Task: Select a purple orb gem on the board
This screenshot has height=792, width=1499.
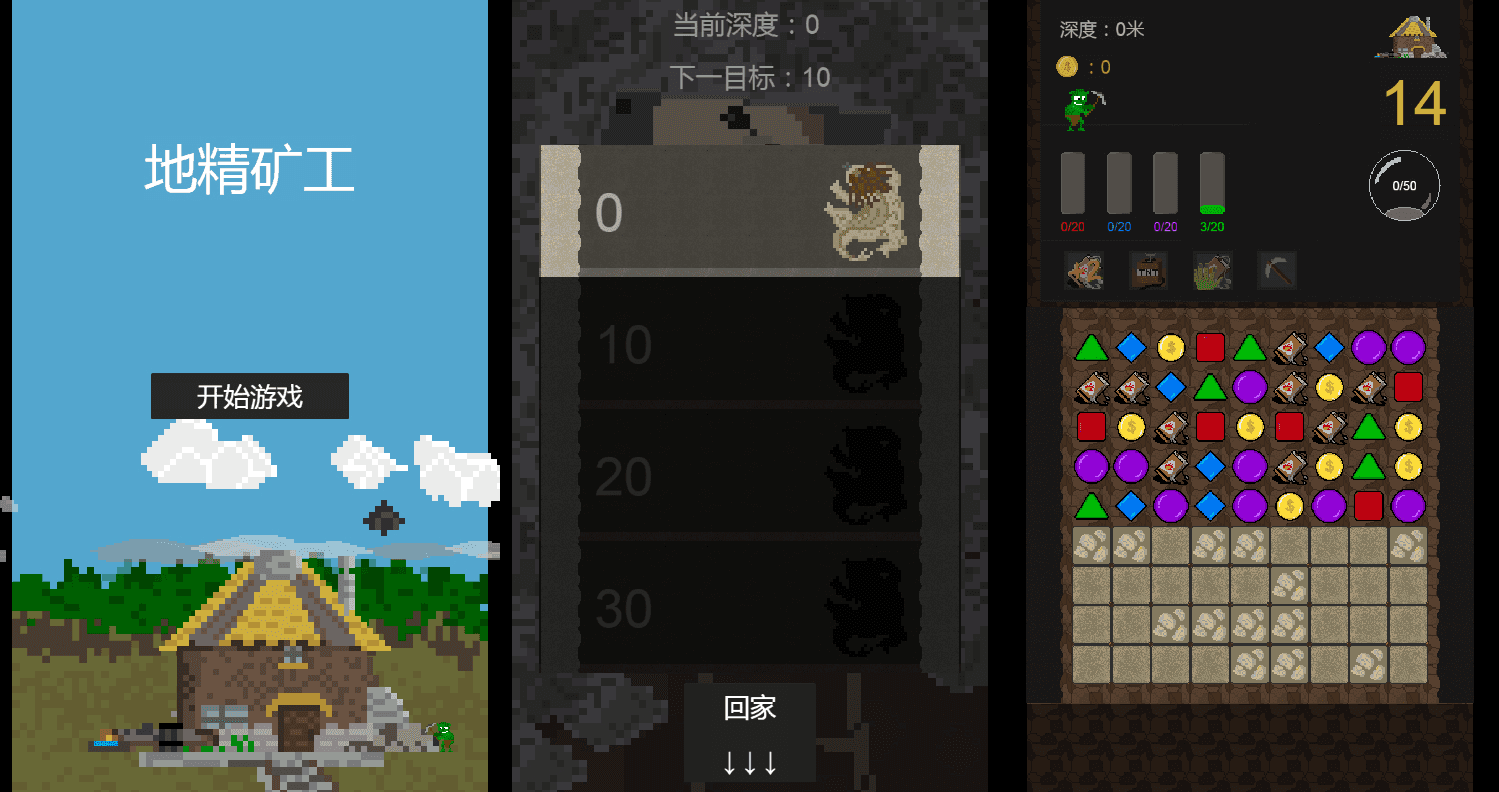Action: click(1370, 347)
